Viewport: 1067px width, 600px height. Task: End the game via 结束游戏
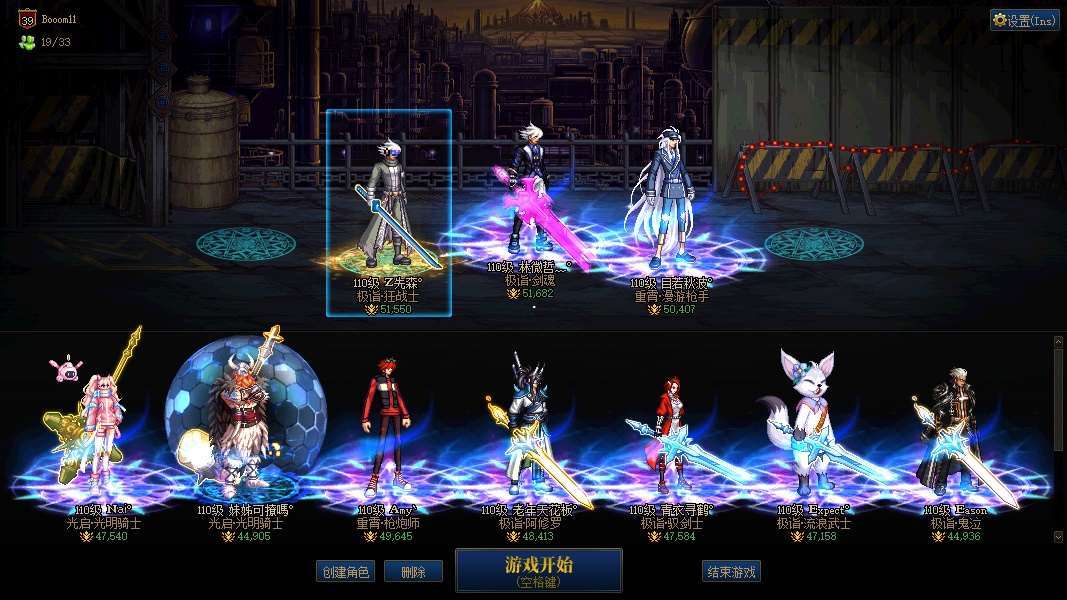click(731, 572)
